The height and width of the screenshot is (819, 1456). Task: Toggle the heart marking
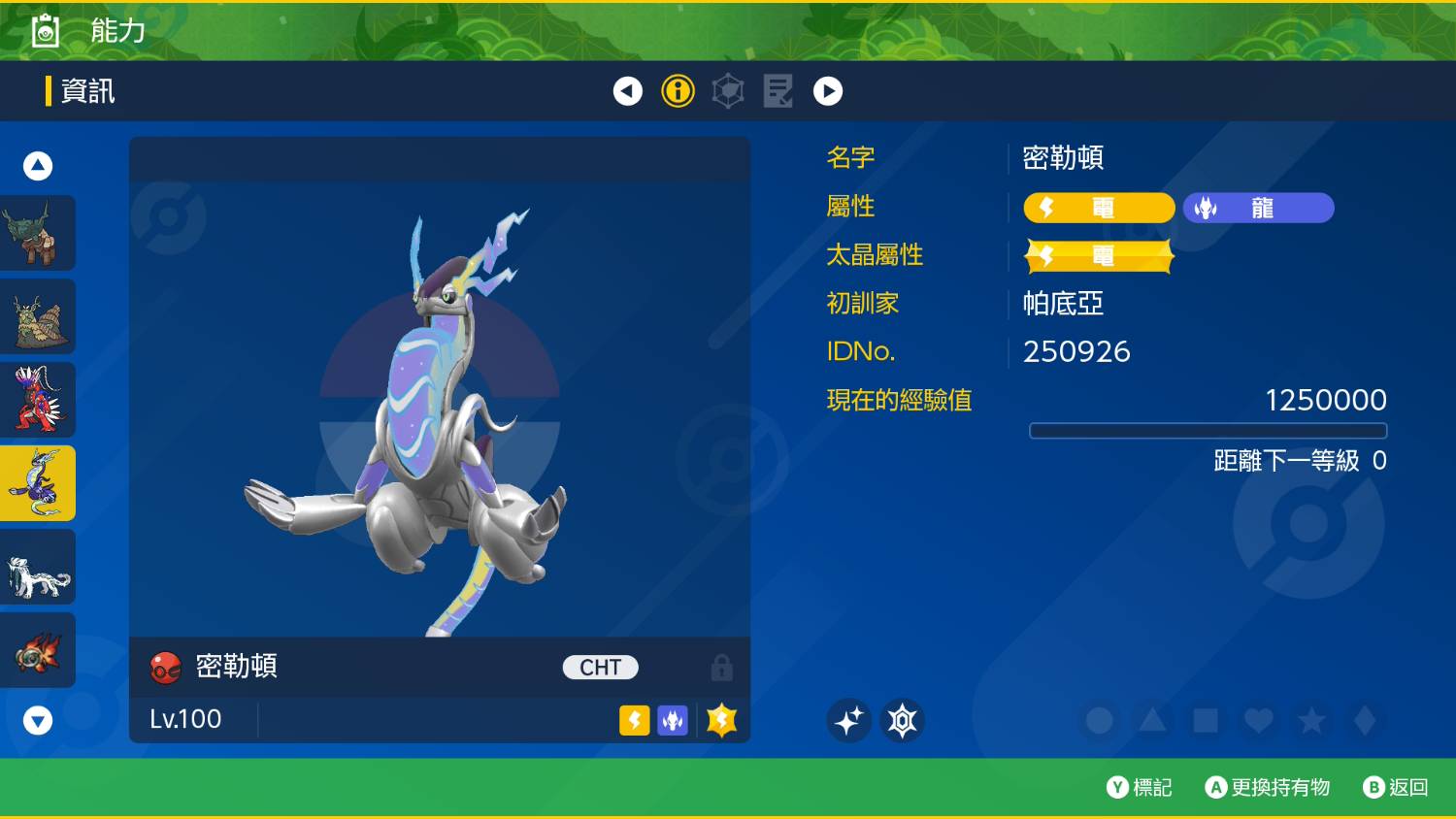(x=1259, y=720)
